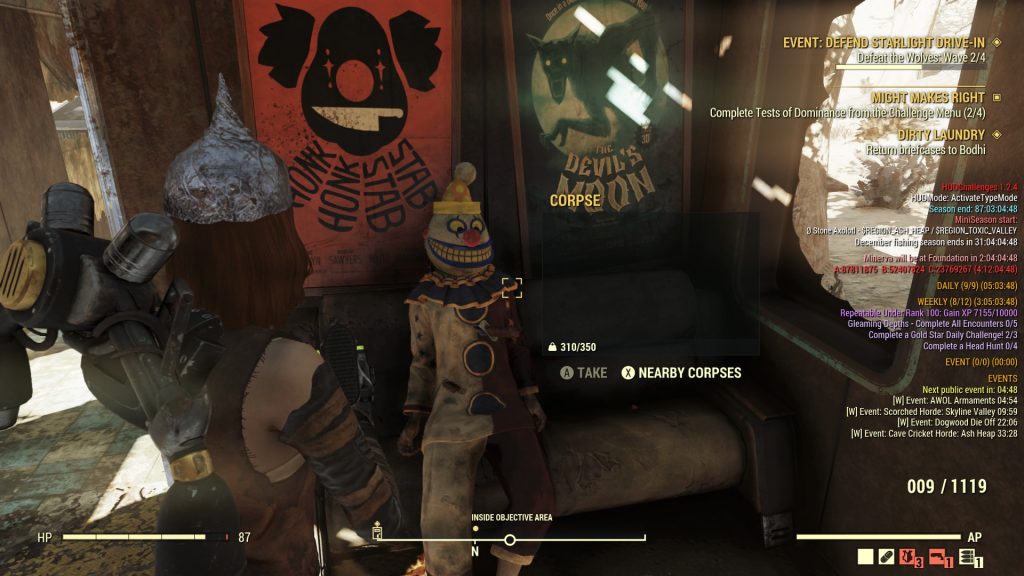
Task: Click the Gold Star Daily Challenge line
Action: click(x=943, y=335)
